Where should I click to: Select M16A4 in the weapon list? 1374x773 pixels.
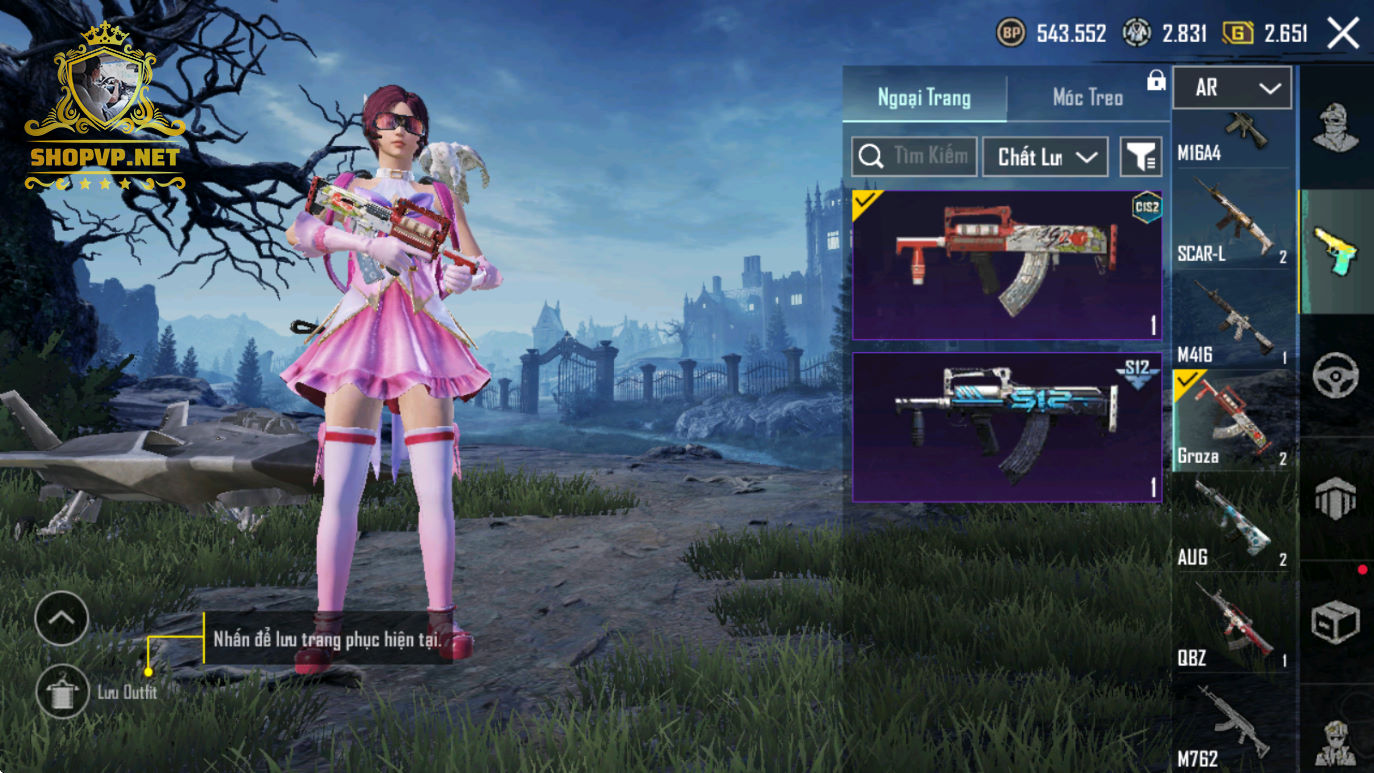[x=1232, y=138]
